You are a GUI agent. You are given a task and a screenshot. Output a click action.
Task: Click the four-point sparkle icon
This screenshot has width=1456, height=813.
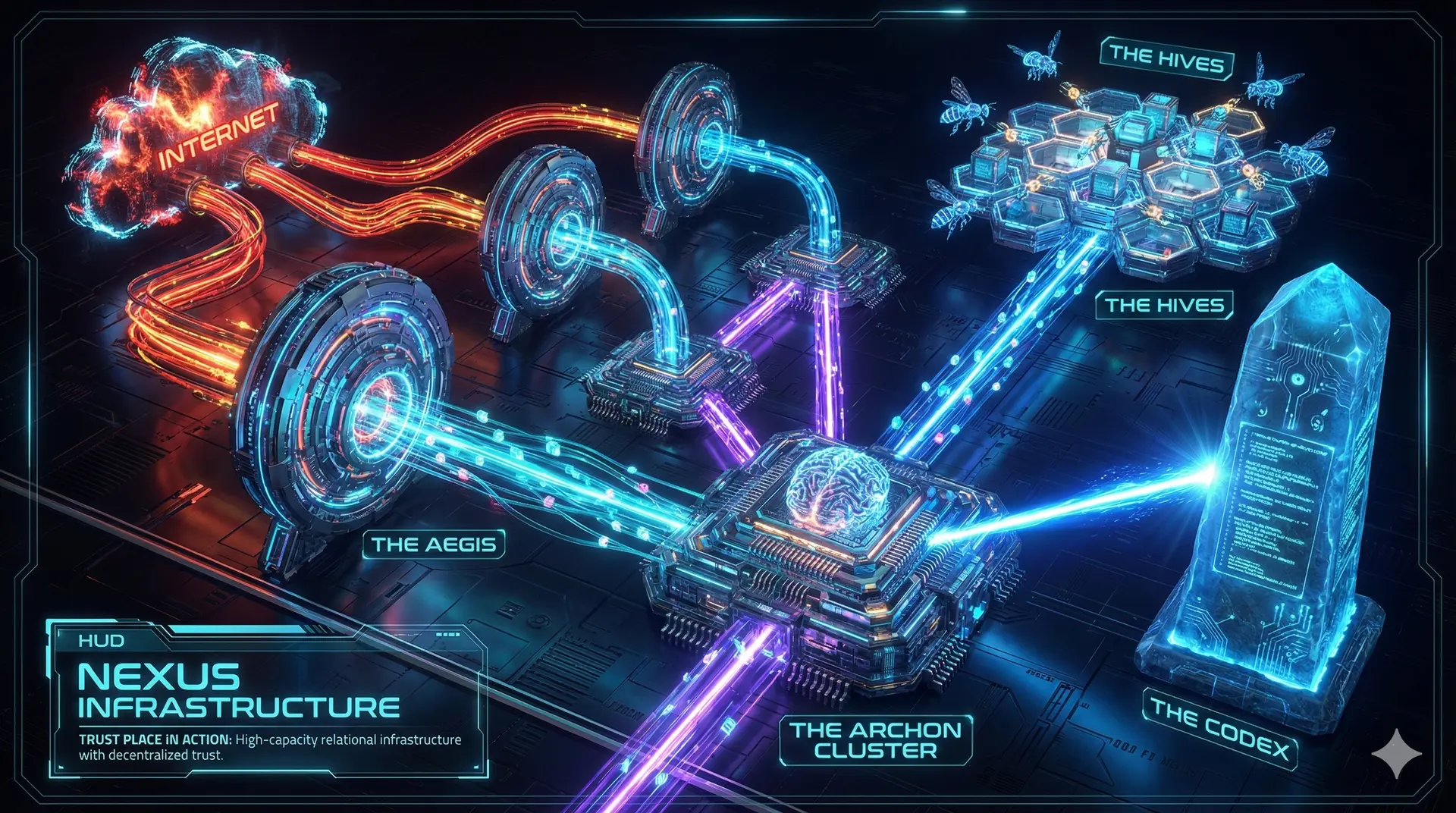tap(1396, 752)
